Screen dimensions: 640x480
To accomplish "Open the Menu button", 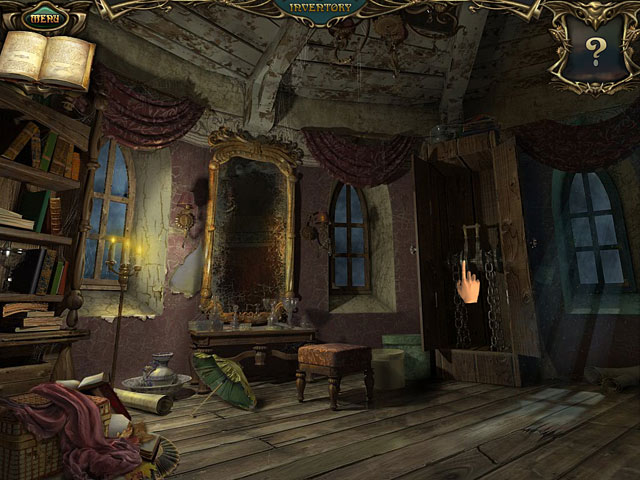I will pos(43,16).
